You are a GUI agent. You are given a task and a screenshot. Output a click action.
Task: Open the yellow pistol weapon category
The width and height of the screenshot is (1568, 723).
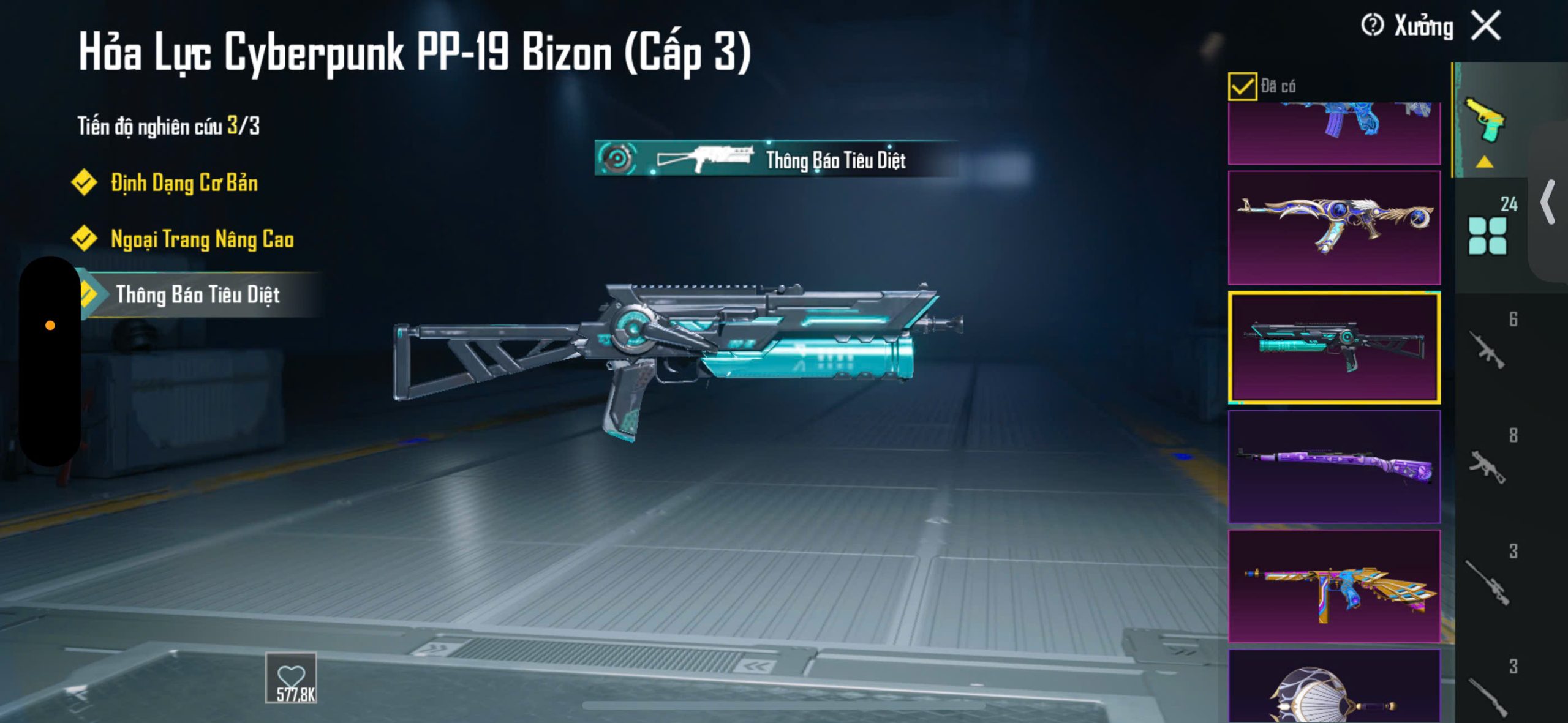(1484, 120)
